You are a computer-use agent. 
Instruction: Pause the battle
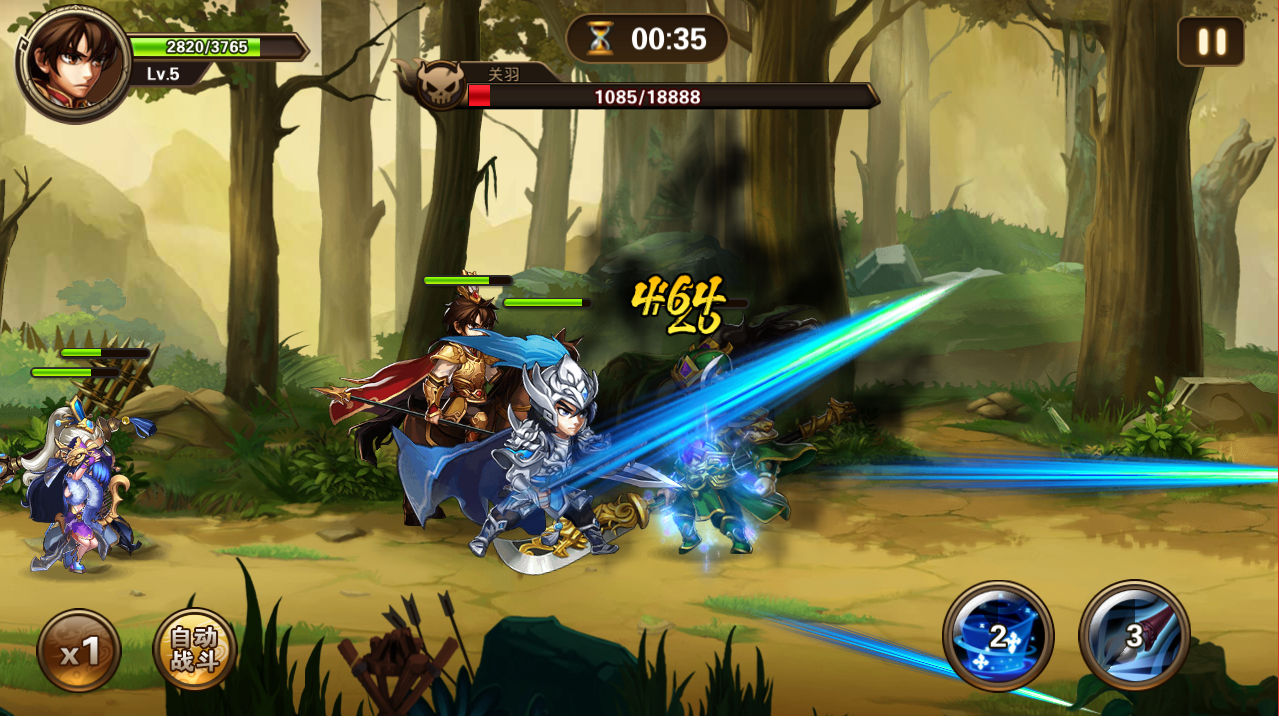tap(1211, 42)
